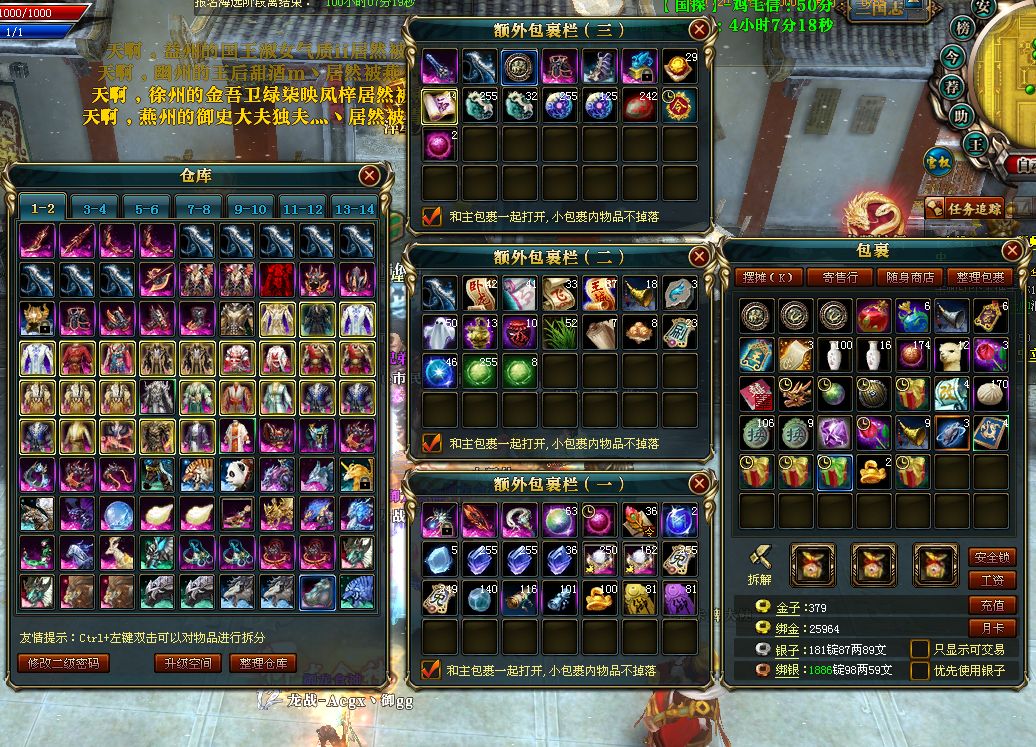Open the 任务追踪 quest tracker
This screenshot has height=747, width=1036.
pyautogui.click(x=966, y=208)
